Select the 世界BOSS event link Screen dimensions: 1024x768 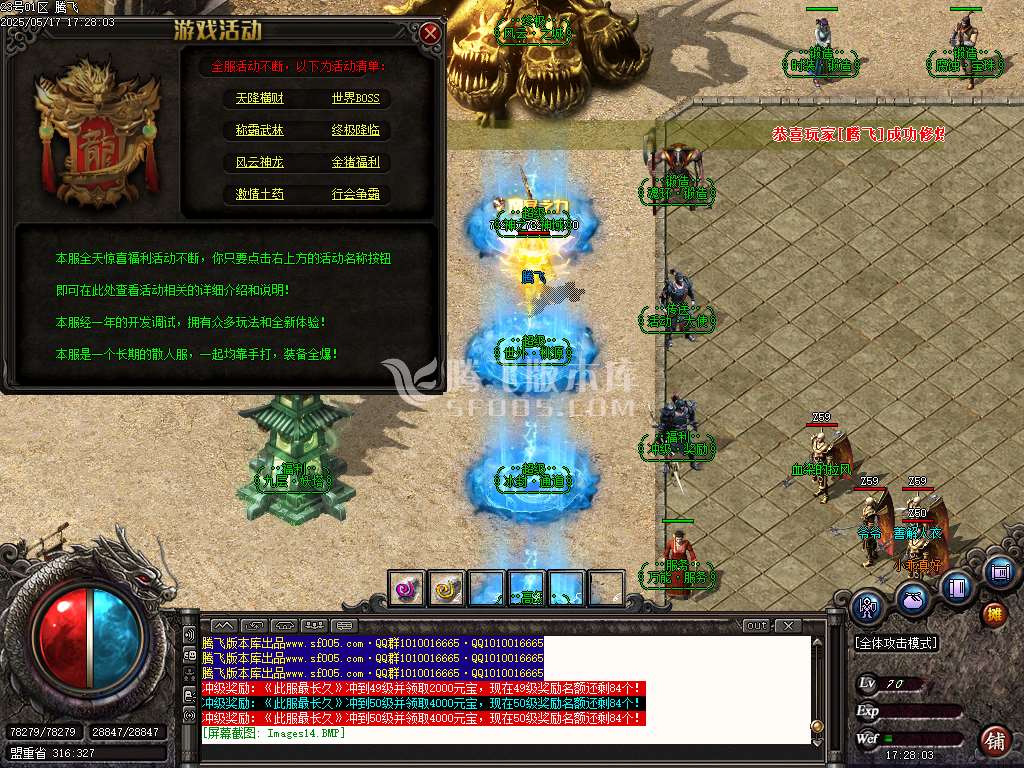click(356, 98)
